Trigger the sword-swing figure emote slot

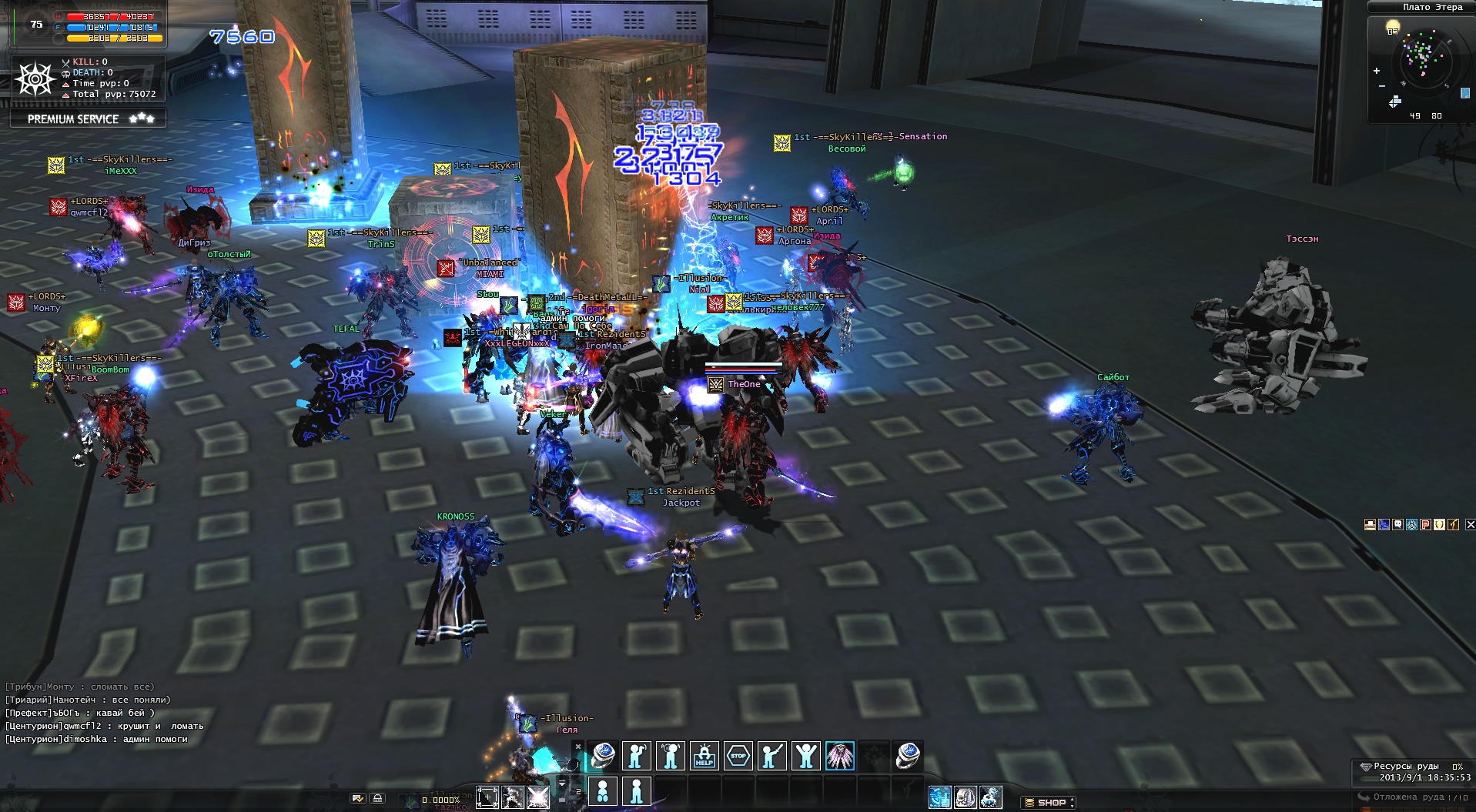point(771,756)
